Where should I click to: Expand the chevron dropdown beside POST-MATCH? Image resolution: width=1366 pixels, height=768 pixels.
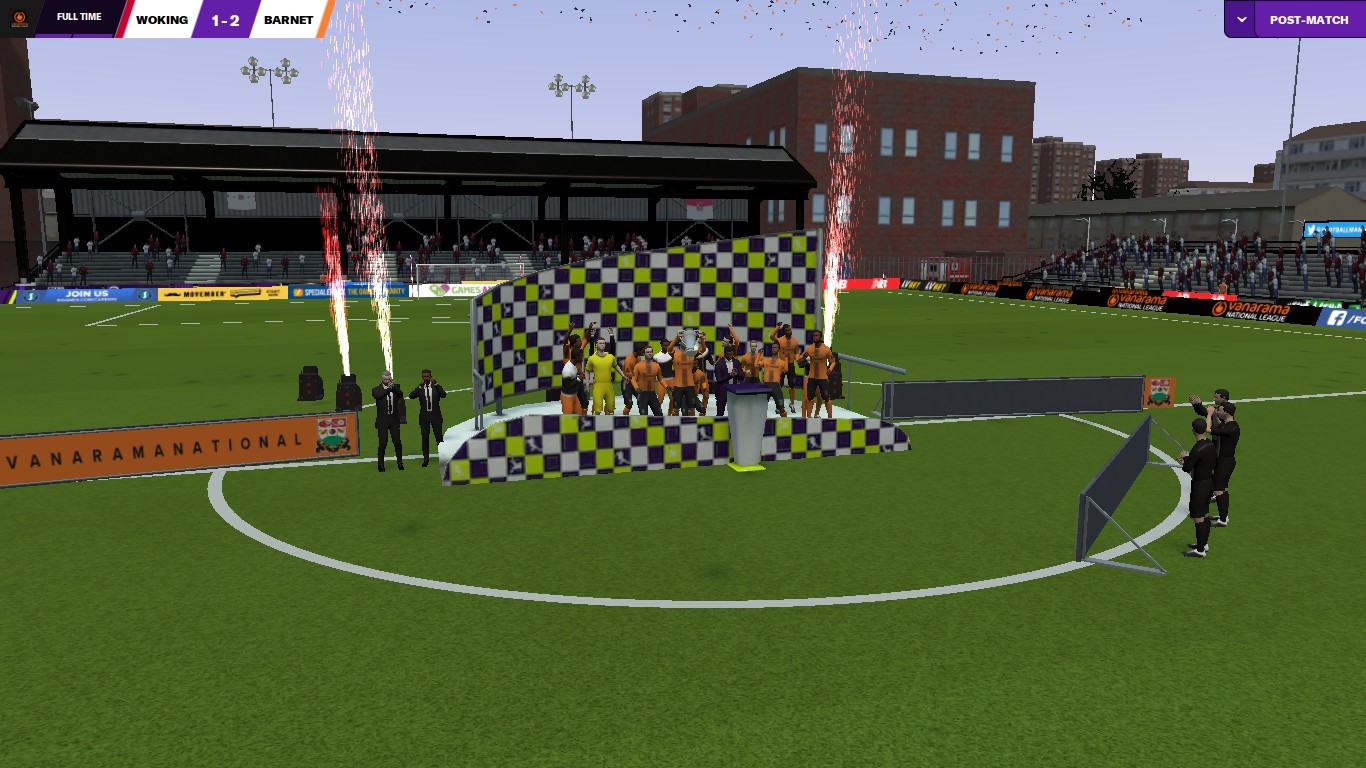1241,19
